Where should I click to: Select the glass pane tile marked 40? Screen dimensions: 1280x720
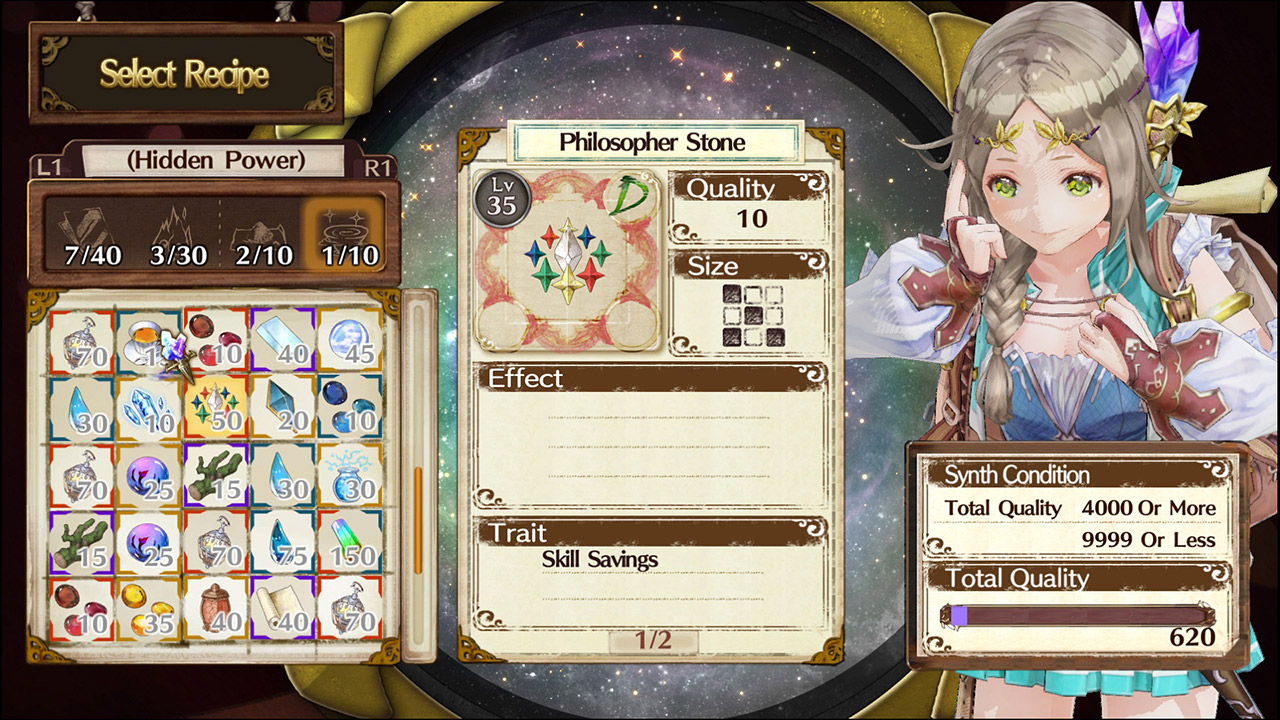coord(283,341)
